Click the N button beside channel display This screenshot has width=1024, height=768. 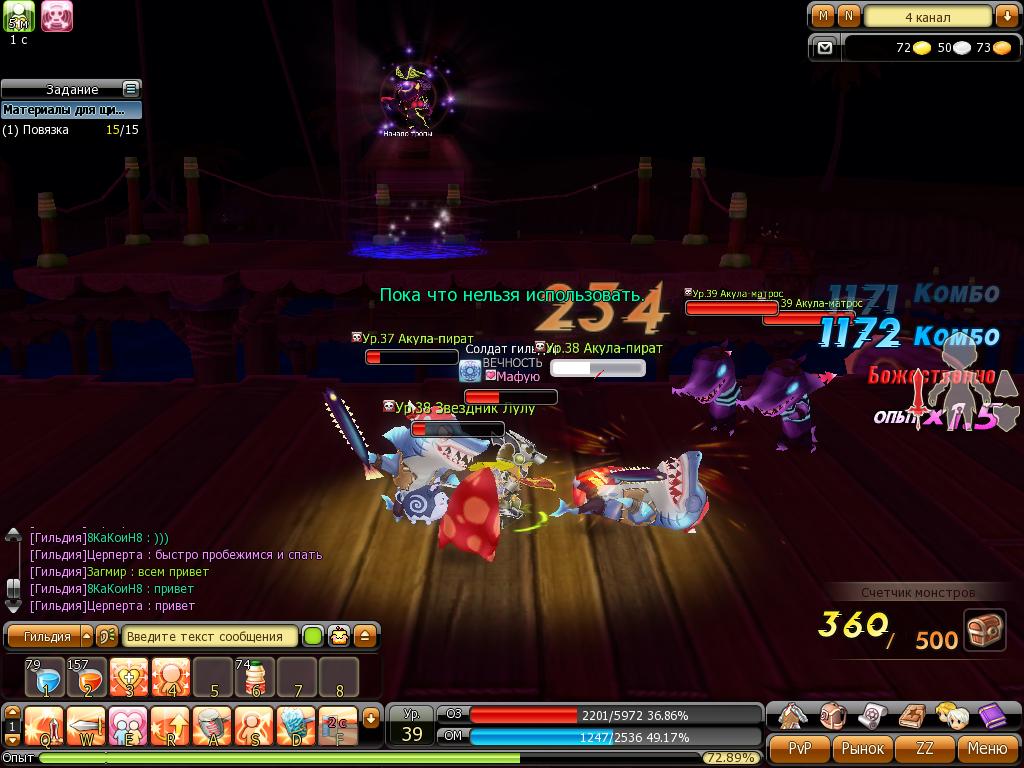click(x=848, y=16)
